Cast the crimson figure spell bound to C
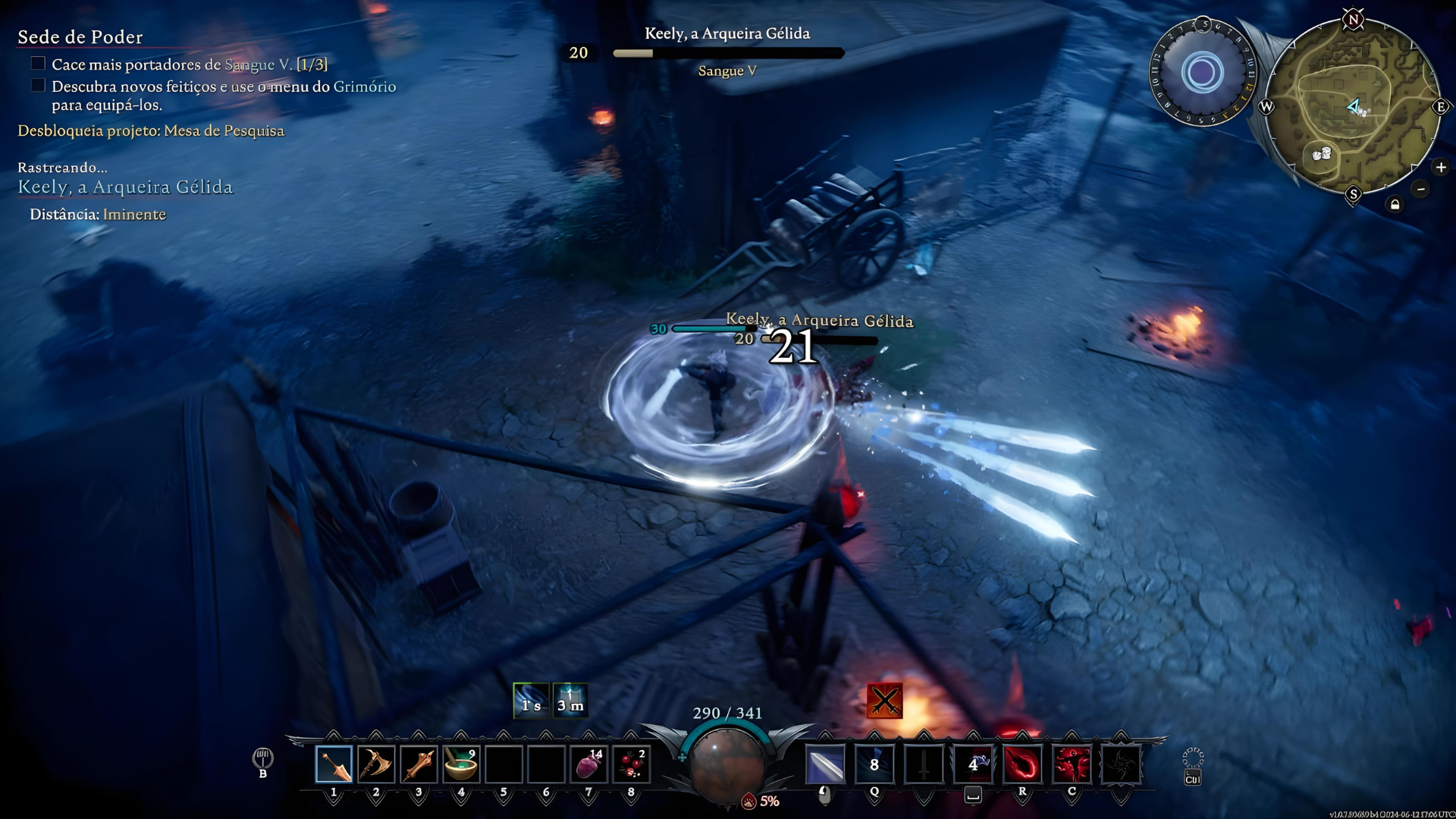The width and height of the screenshot is (1456, 819). click(x=1072, y=764)
